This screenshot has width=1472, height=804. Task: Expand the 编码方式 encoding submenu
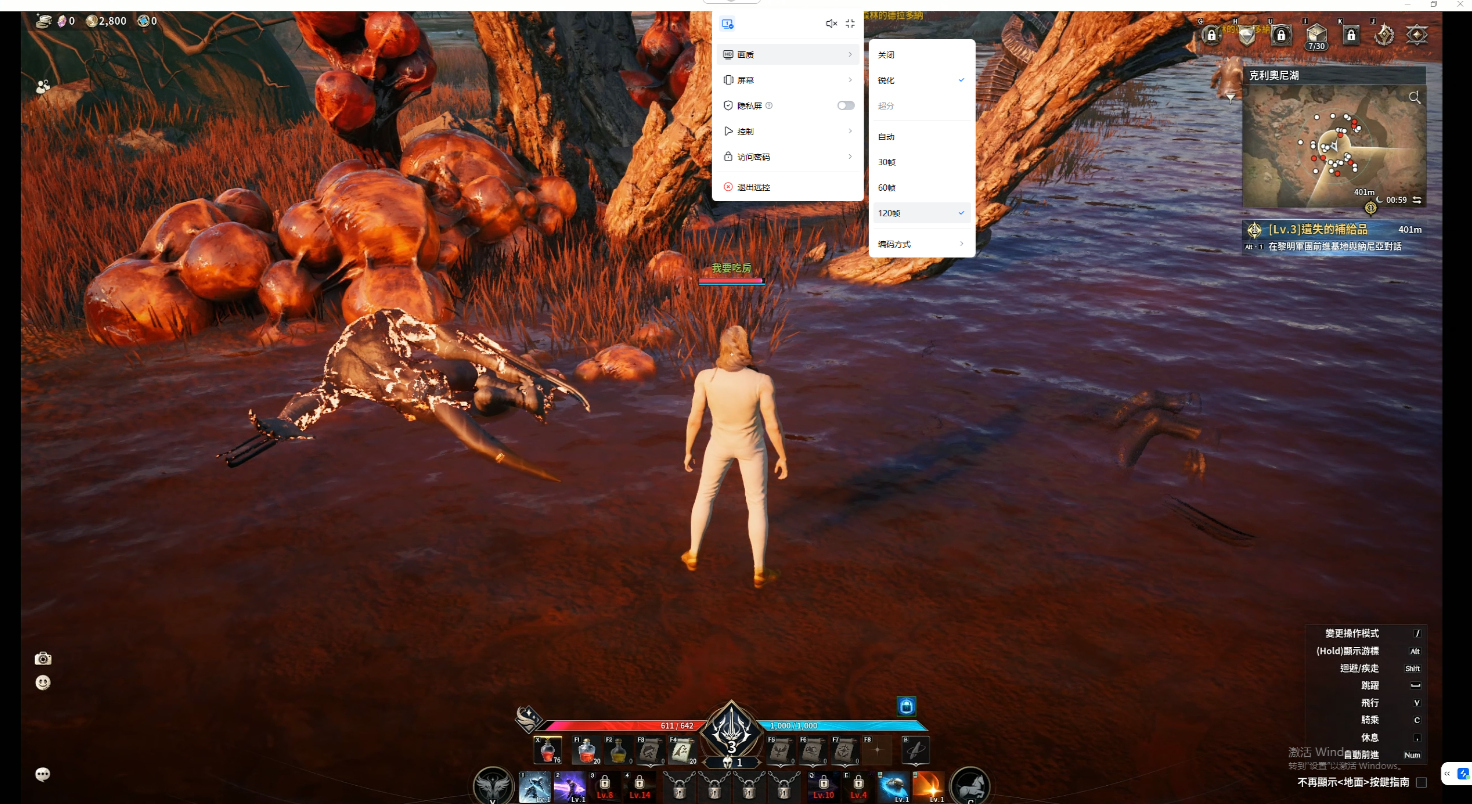tap(921, 244)
